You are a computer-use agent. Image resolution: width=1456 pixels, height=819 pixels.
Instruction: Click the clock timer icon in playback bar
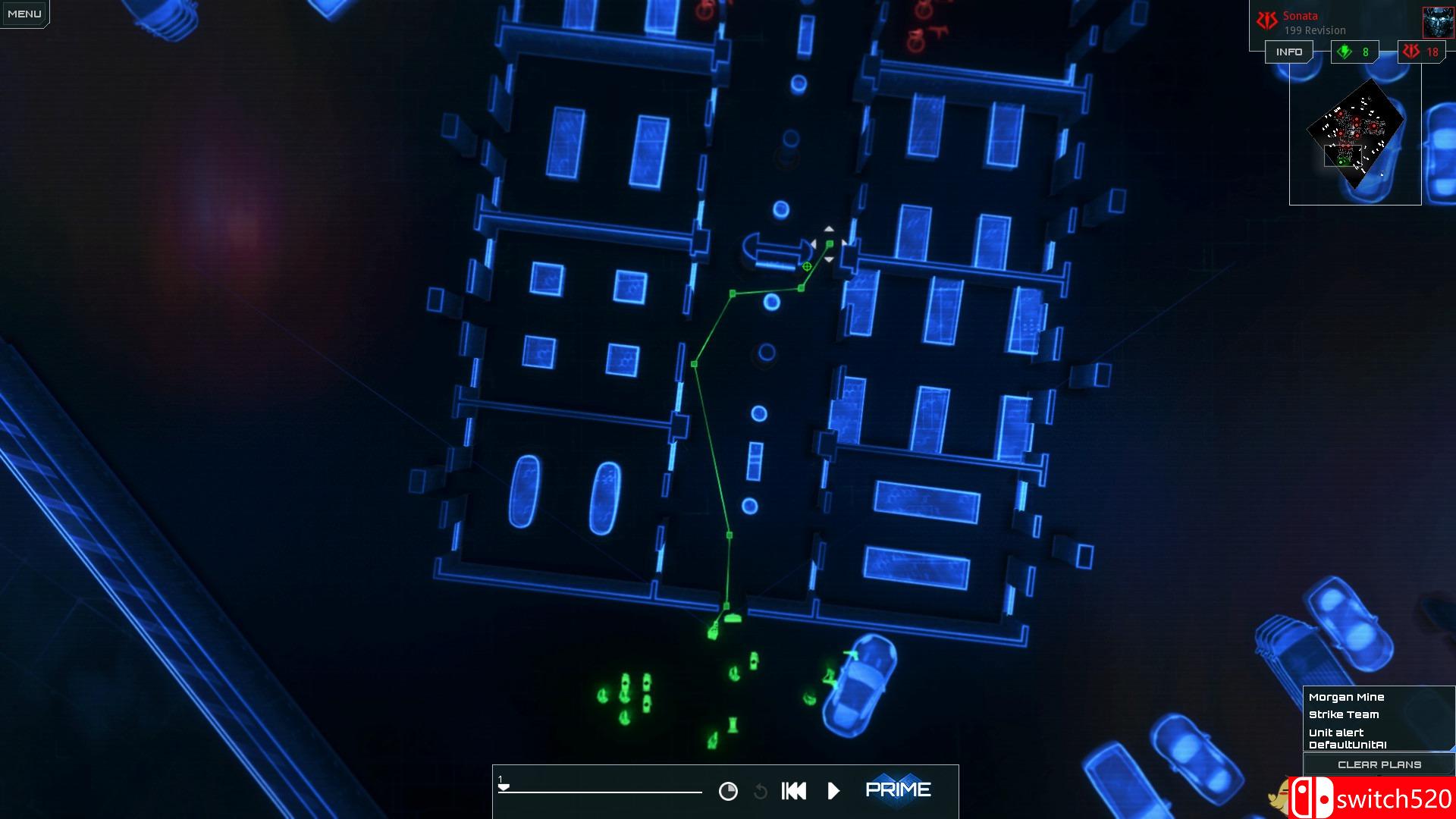(729, 790)
